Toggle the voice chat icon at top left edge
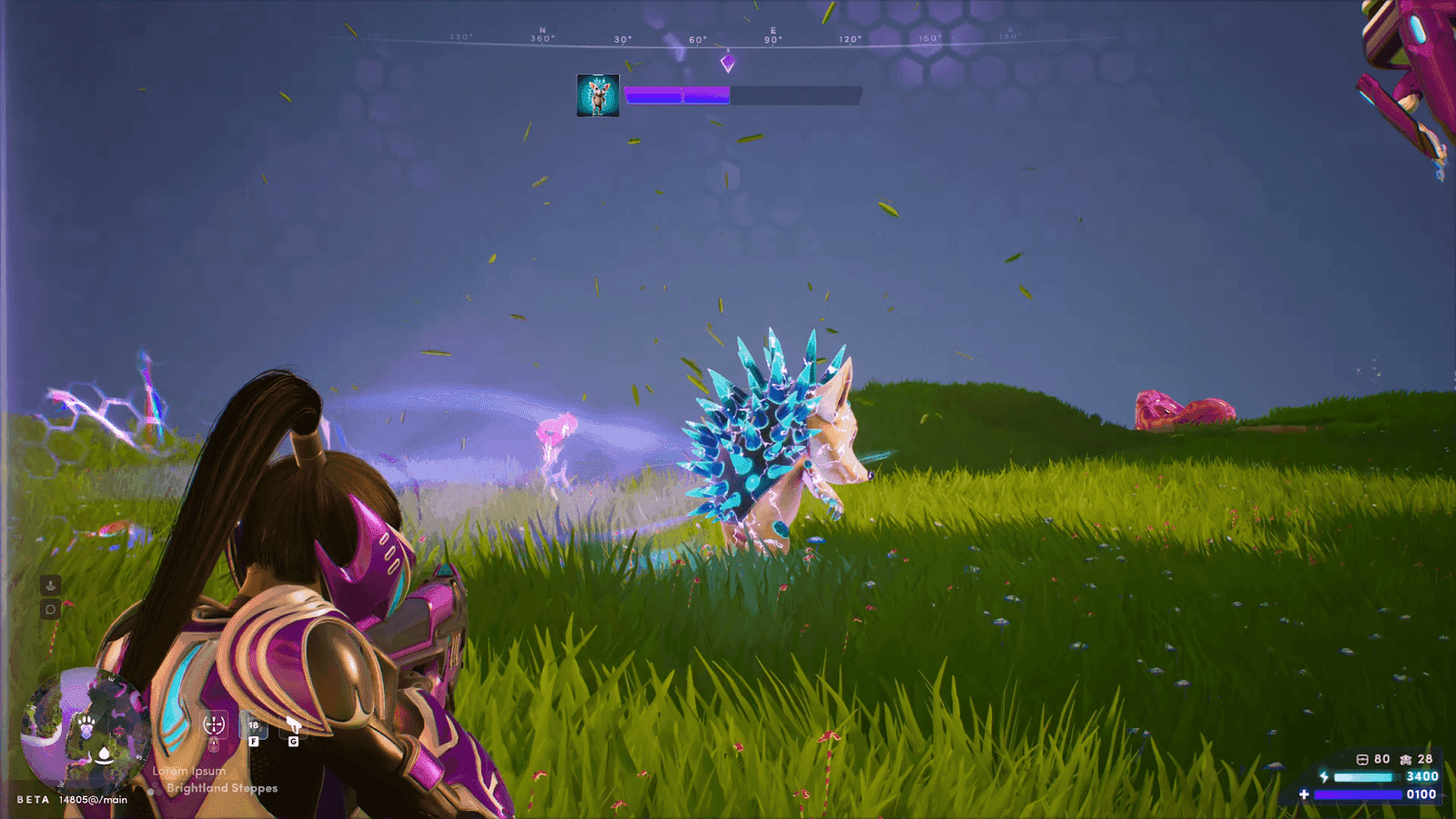Image resolution: width=1456 pixels, height=819 pixels. pos(50,585)
